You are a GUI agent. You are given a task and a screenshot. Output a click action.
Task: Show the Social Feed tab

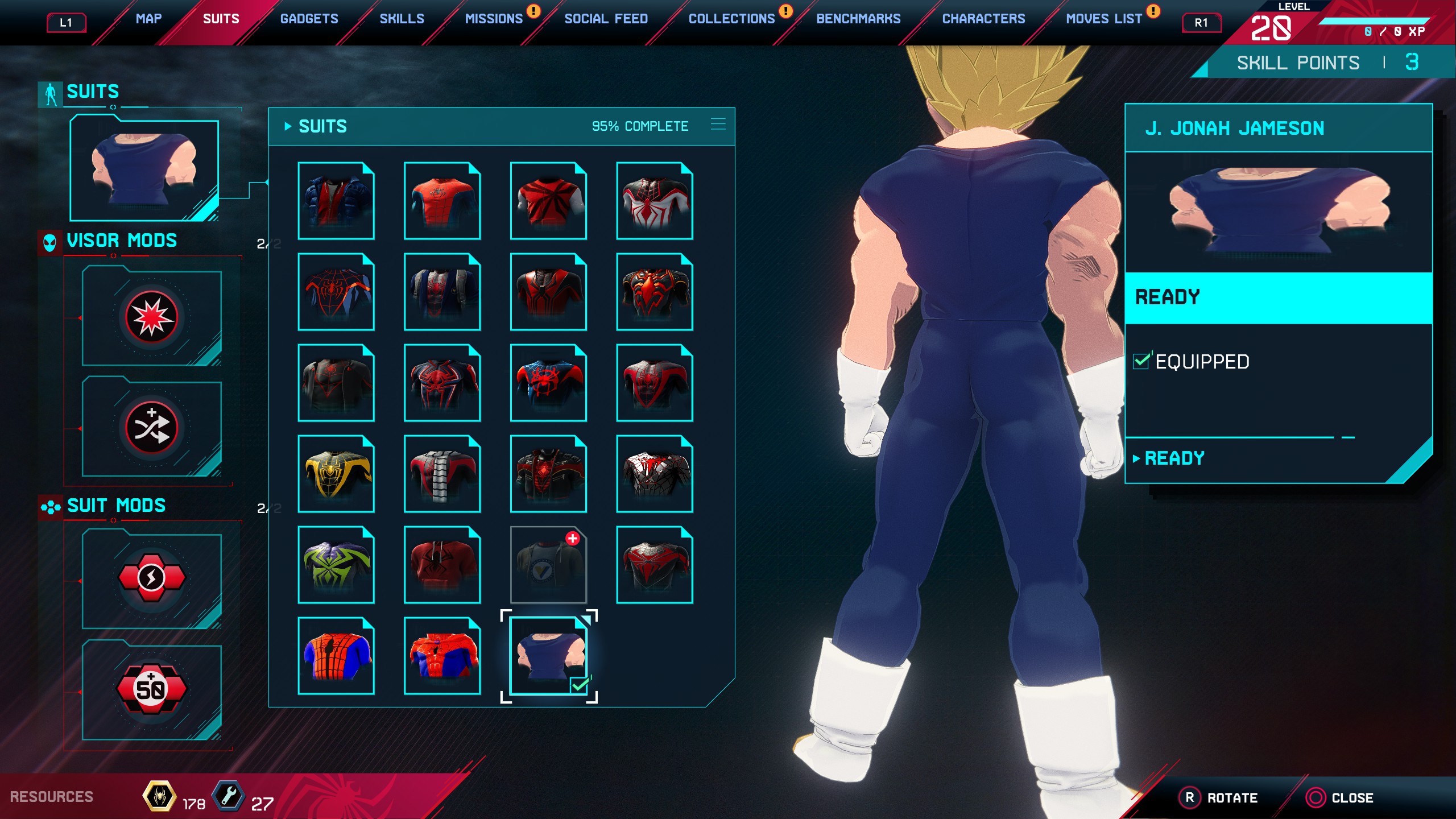pyautogui.click(x=606, y=19)
